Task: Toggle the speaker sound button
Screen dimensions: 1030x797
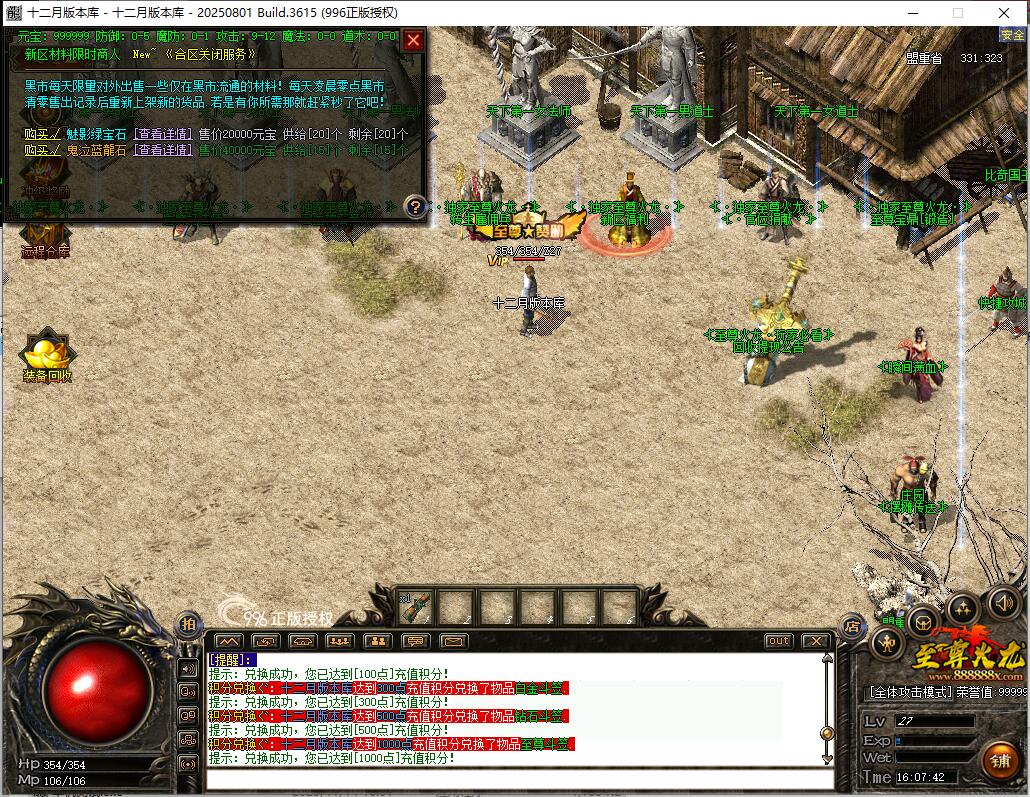Action: pyautogui.click(x=1003, y=602)
